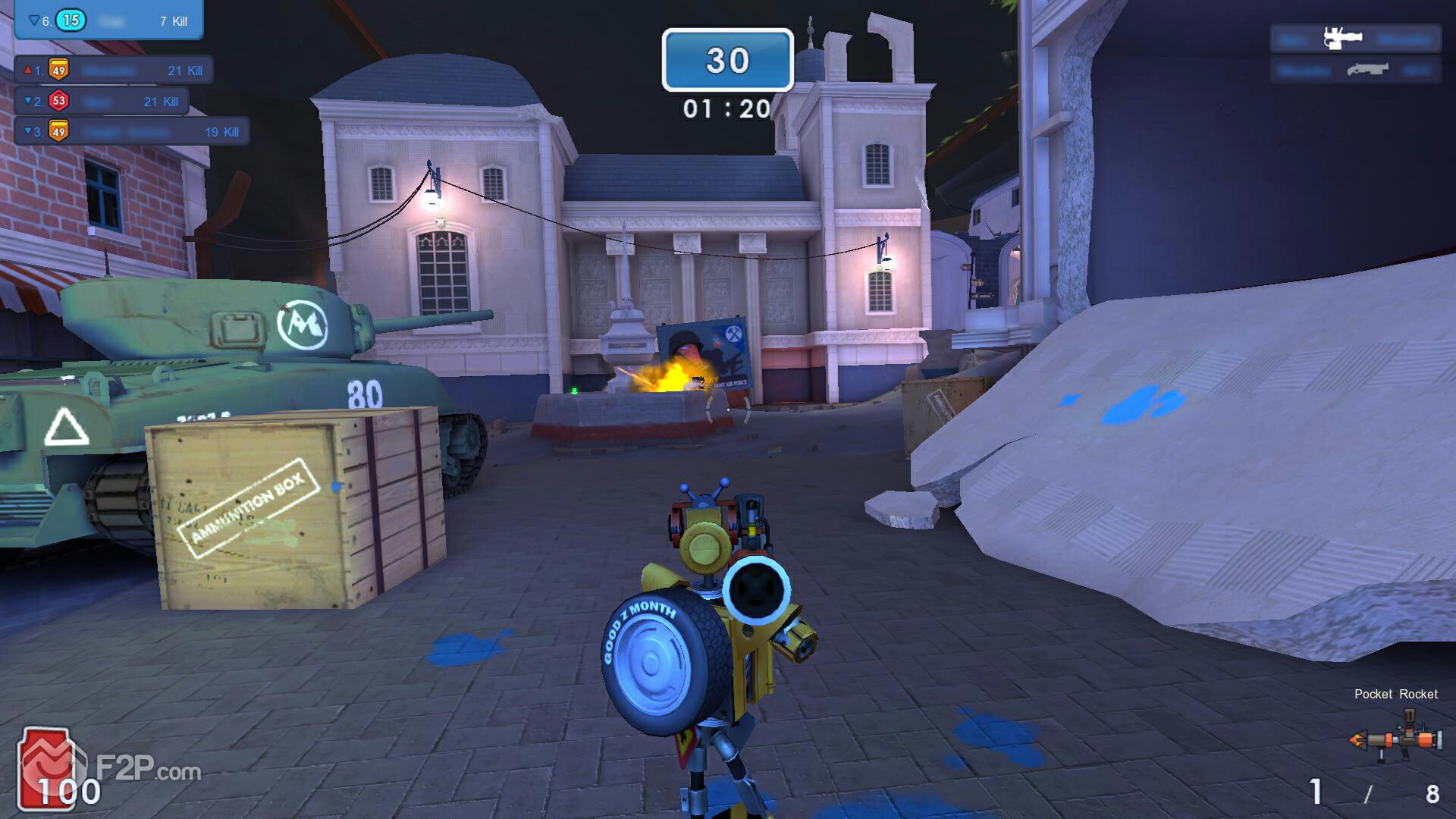Screen dimensions: 1456x819
Task: Click the red health canister icon
Action: pos(47,767)
